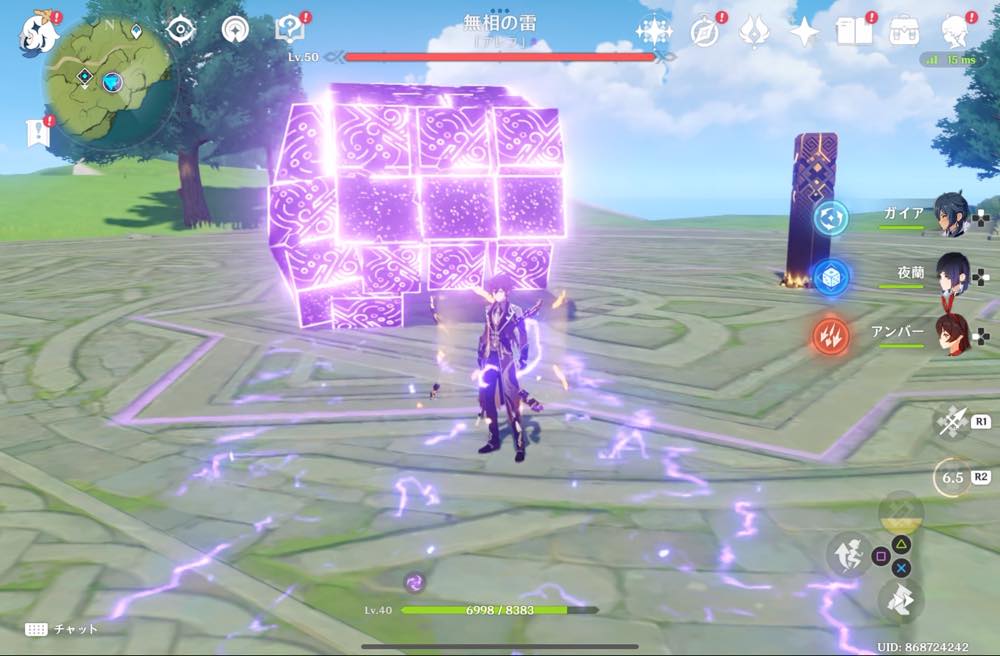
Task: Open the Battle Pass wings icon
Action: point(754,32)
